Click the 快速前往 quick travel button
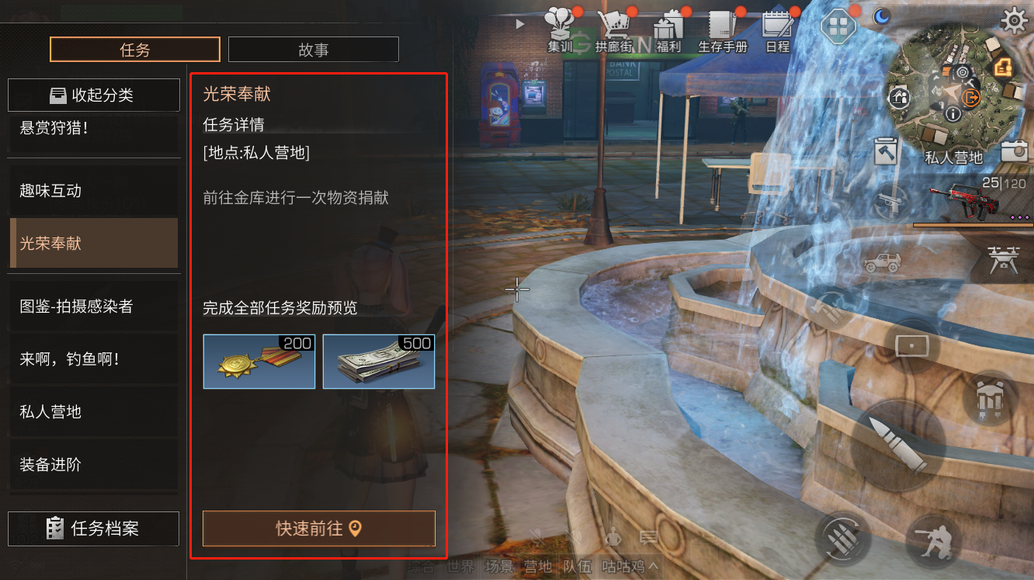Screen dimensions: 1034x580 point(319,529)
